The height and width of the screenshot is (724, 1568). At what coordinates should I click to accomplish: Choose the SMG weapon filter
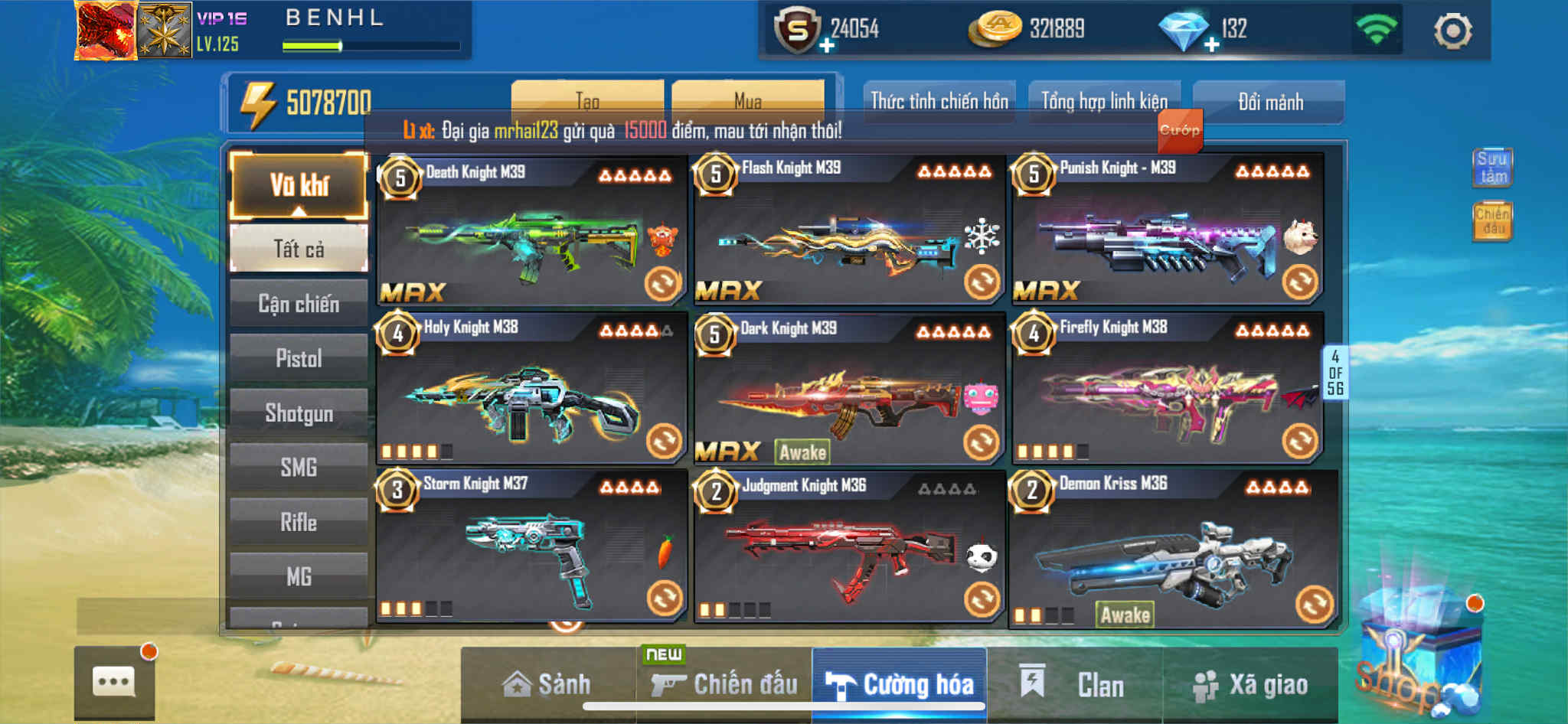299,467
